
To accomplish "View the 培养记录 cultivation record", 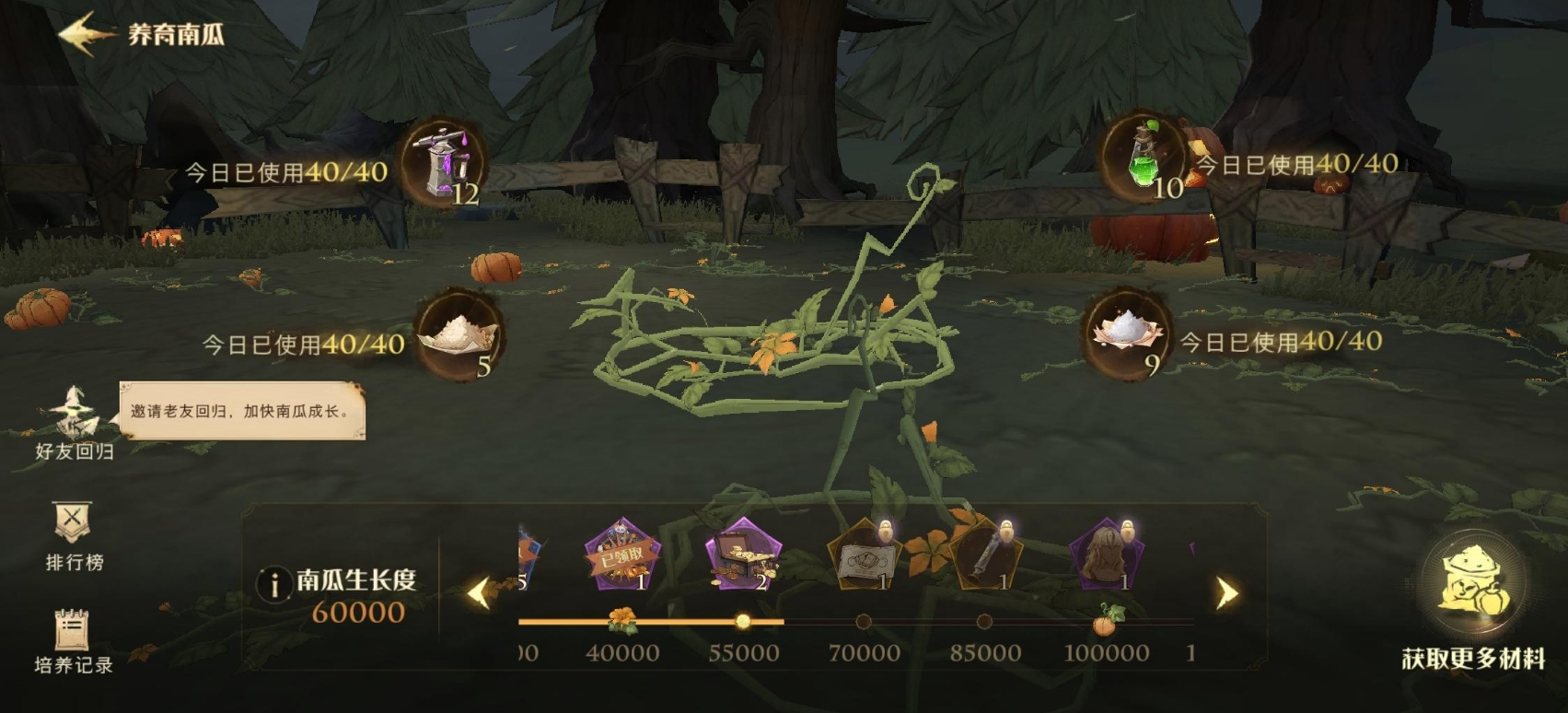I will coord(73,640).
